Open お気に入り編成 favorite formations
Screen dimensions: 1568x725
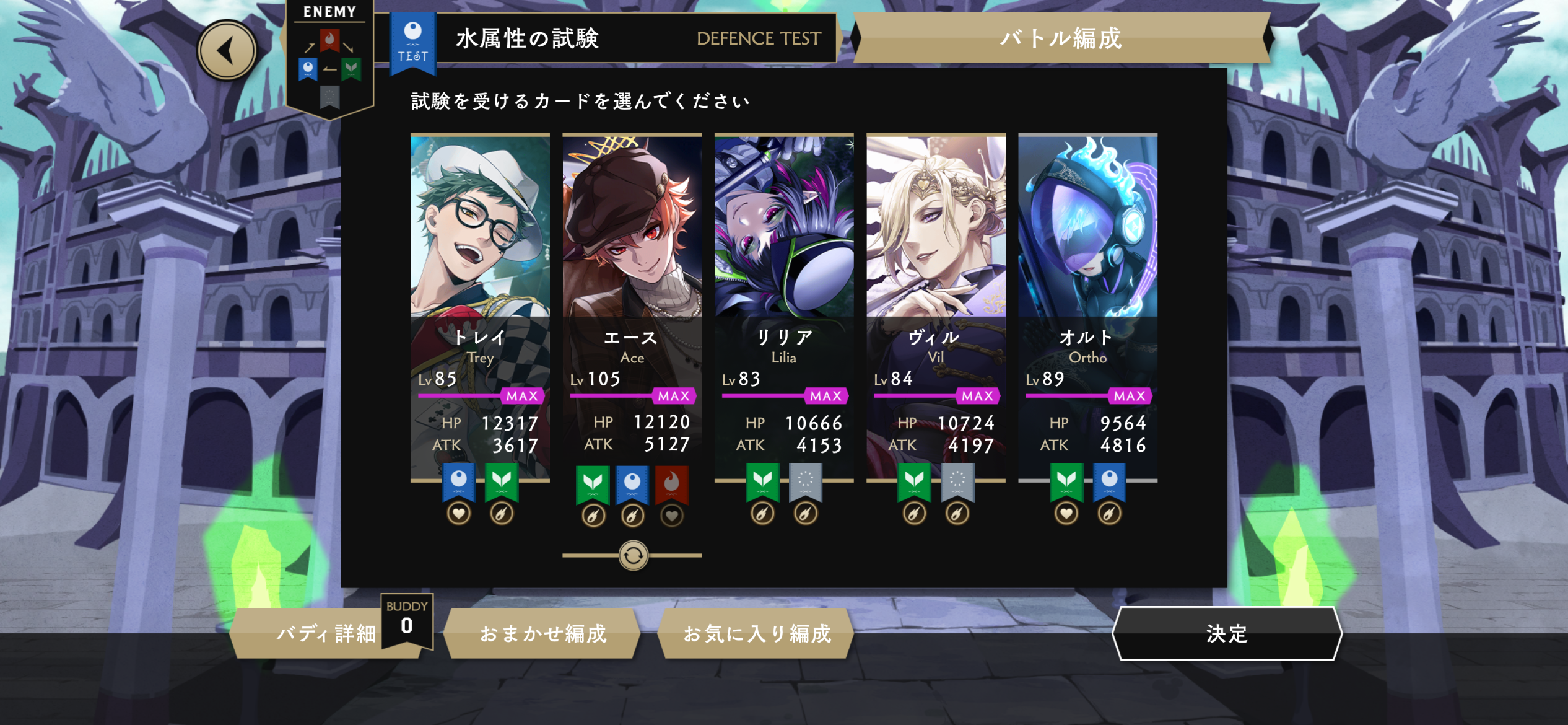tap(756, 633)
